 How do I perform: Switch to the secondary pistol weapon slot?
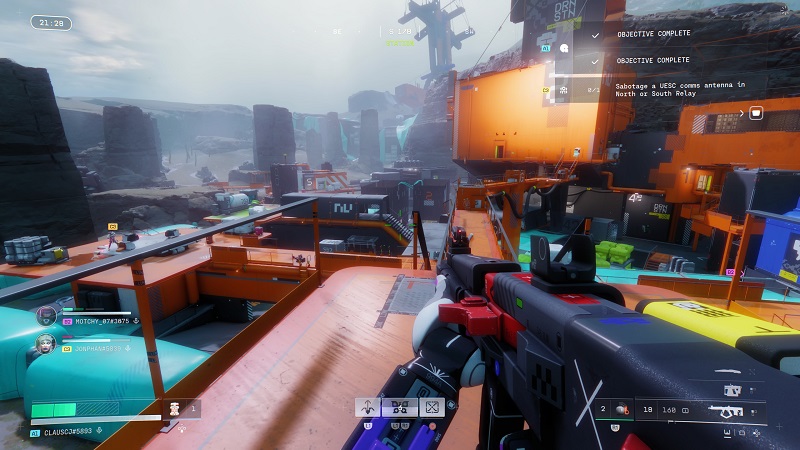tap(733, 390)
